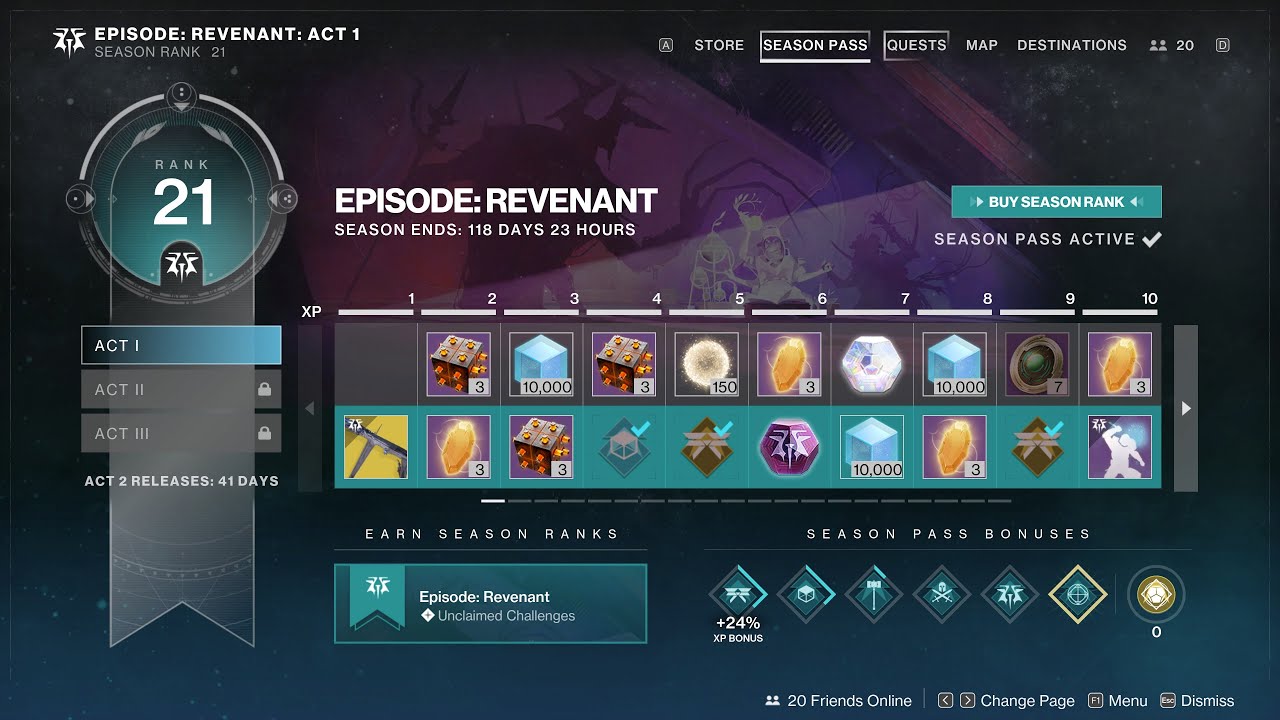The height and width of the screenshot is (720, 1280).
Task: Click the 10,000 glimmer cube reward at rank 3
Action: 540,363
